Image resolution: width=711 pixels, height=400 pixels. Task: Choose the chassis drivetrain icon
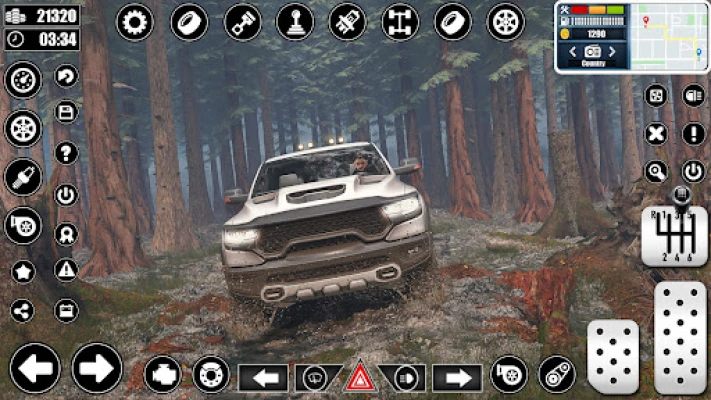pyautogui.click(x=400, y=21)
